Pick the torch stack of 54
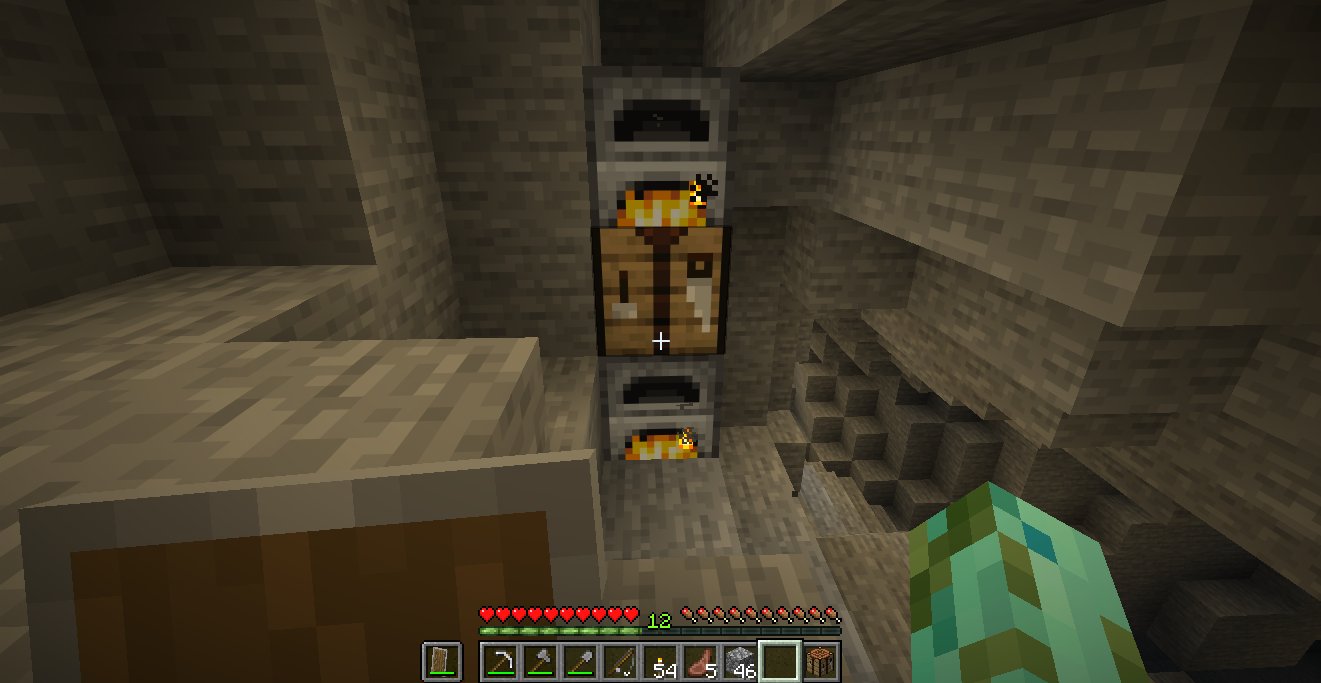This screenshot has width=1321, height=683. point(660,661)
